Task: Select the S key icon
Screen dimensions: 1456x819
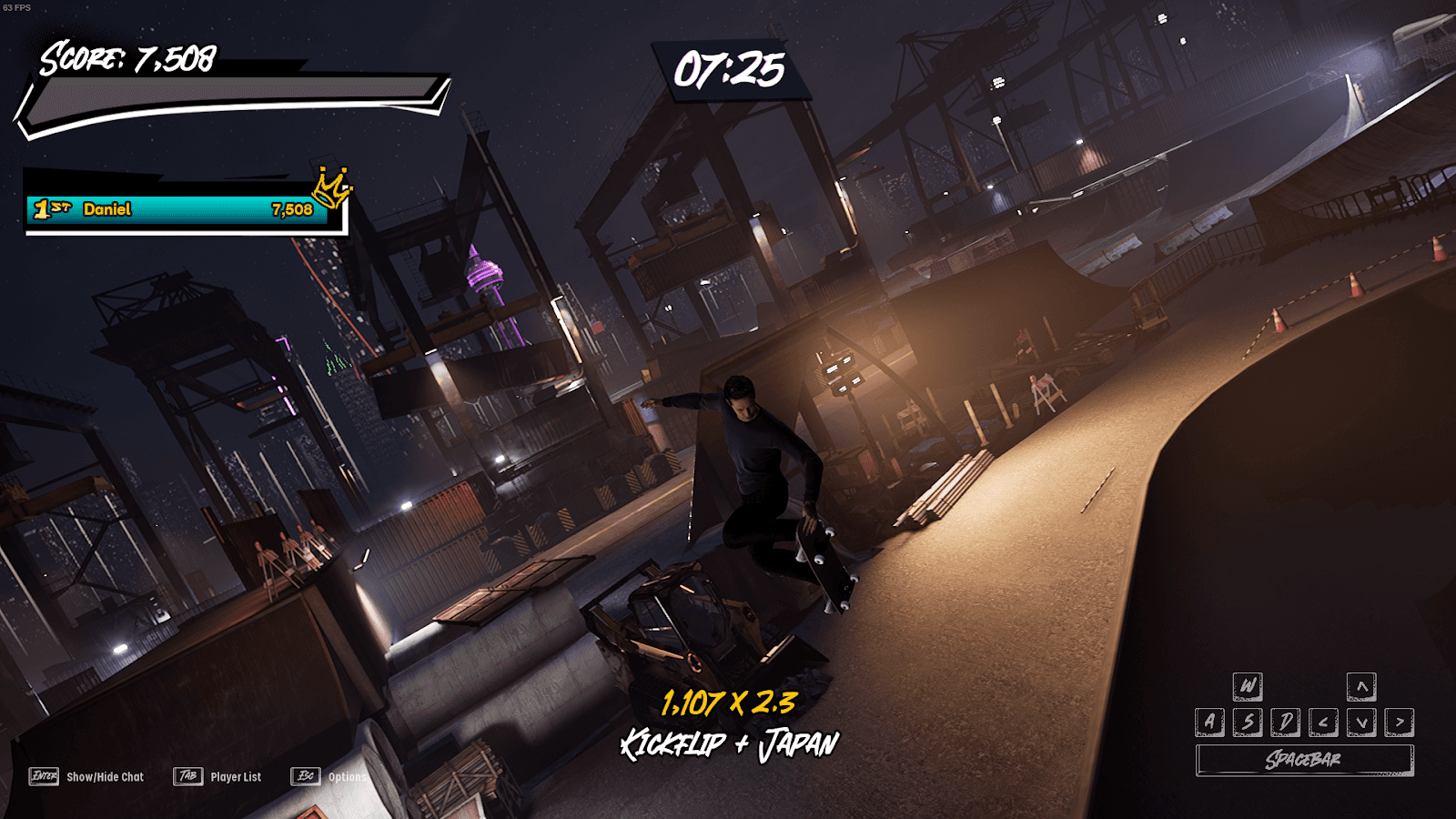Action: coord(1249,722)
